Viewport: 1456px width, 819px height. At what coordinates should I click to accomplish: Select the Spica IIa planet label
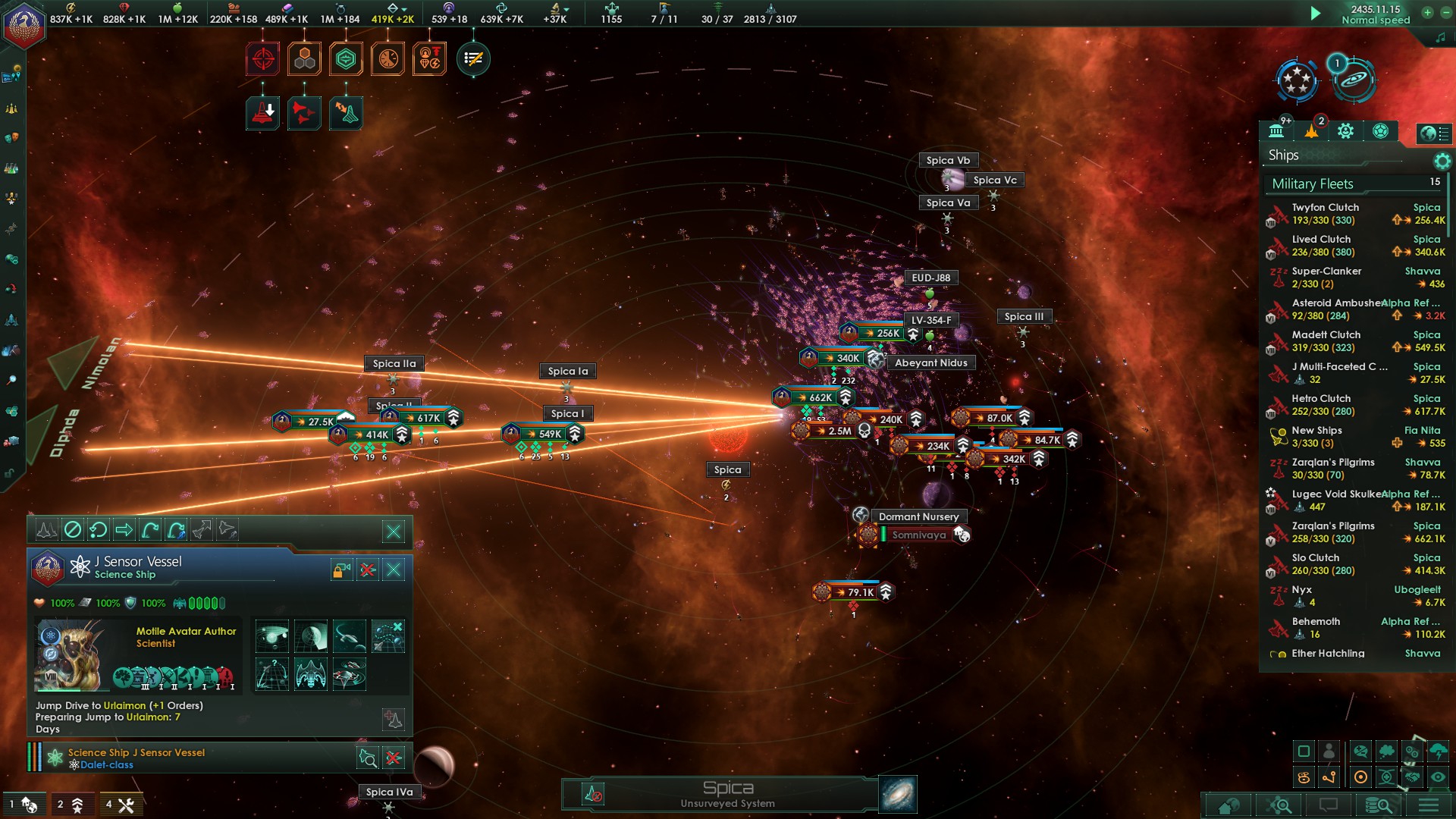tap(394, 364)
